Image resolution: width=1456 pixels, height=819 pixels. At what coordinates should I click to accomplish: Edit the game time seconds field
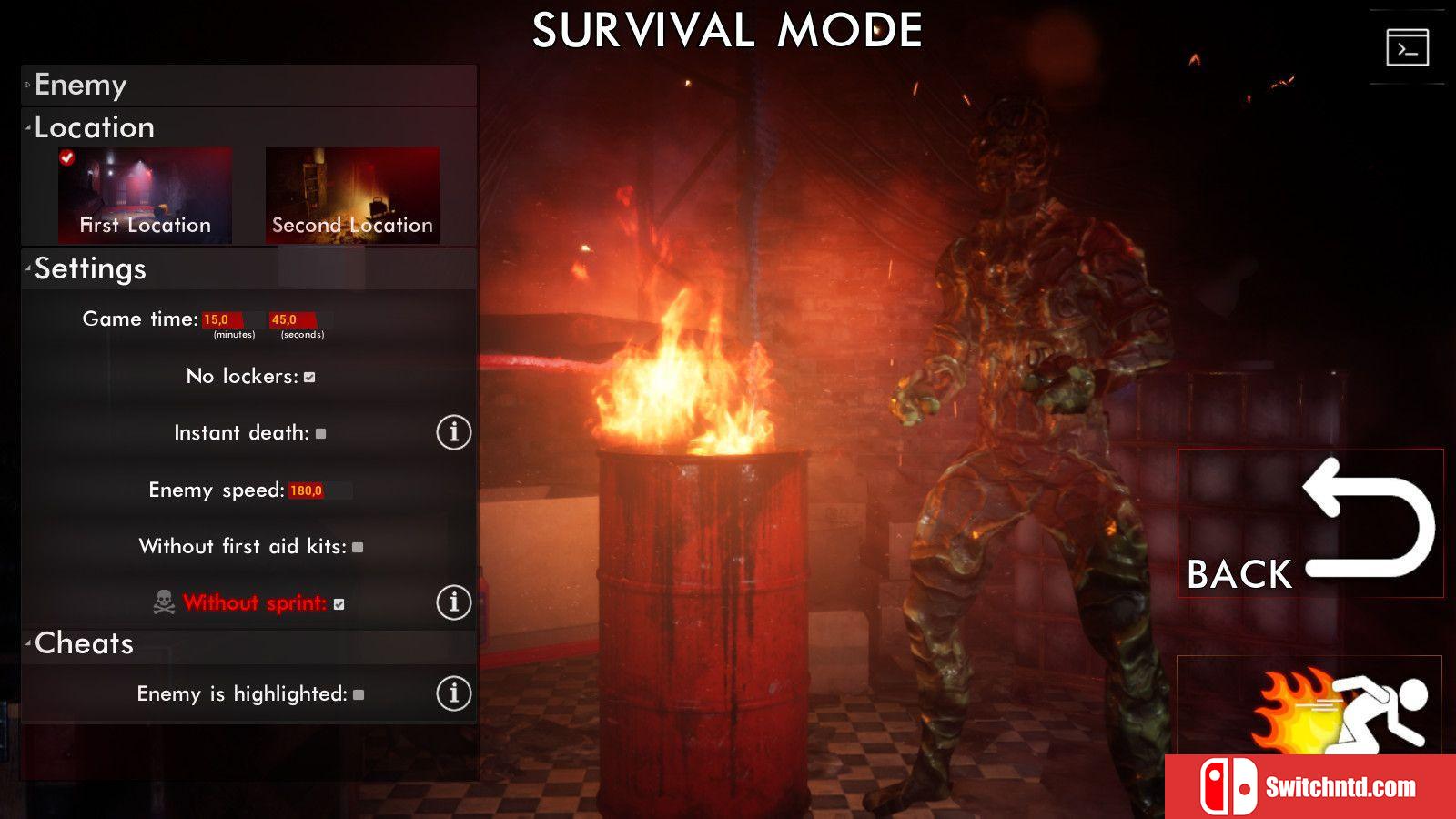click(x=292, y=320)
